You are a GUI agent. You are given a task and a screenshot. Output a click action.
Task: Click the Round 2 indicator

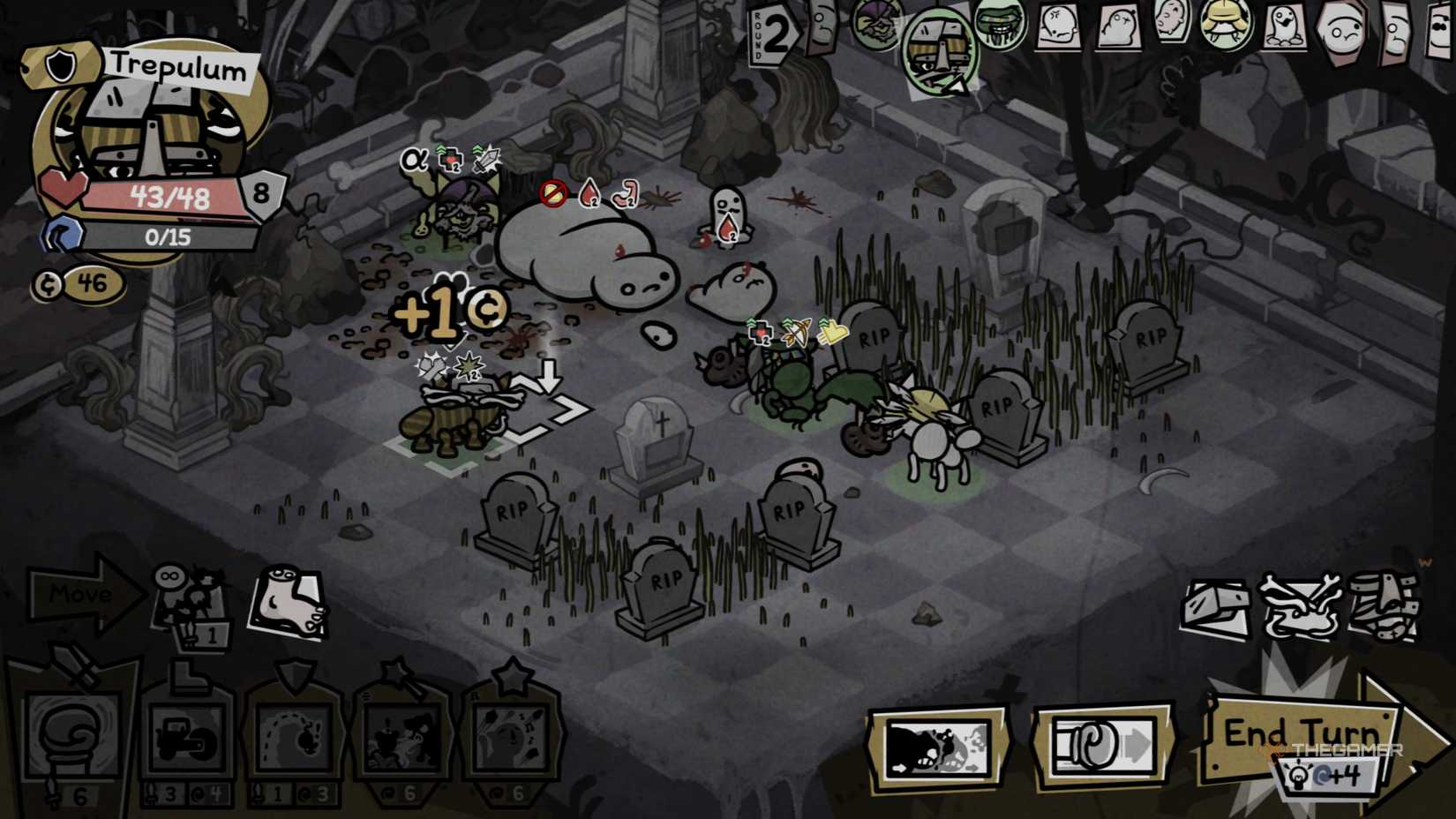tap(777, 35)
